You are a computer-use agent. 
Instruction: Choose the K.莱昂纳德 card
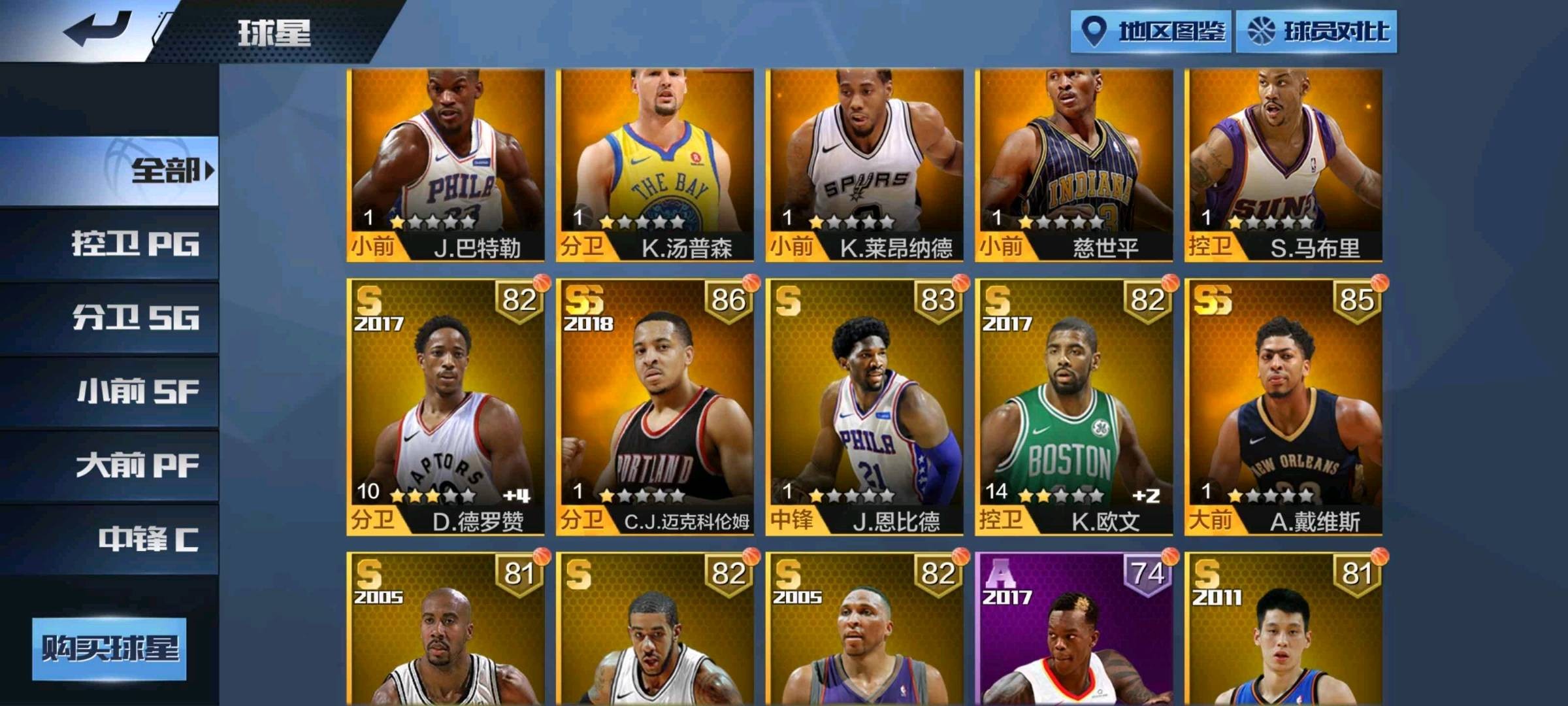(x=864, y=165)
